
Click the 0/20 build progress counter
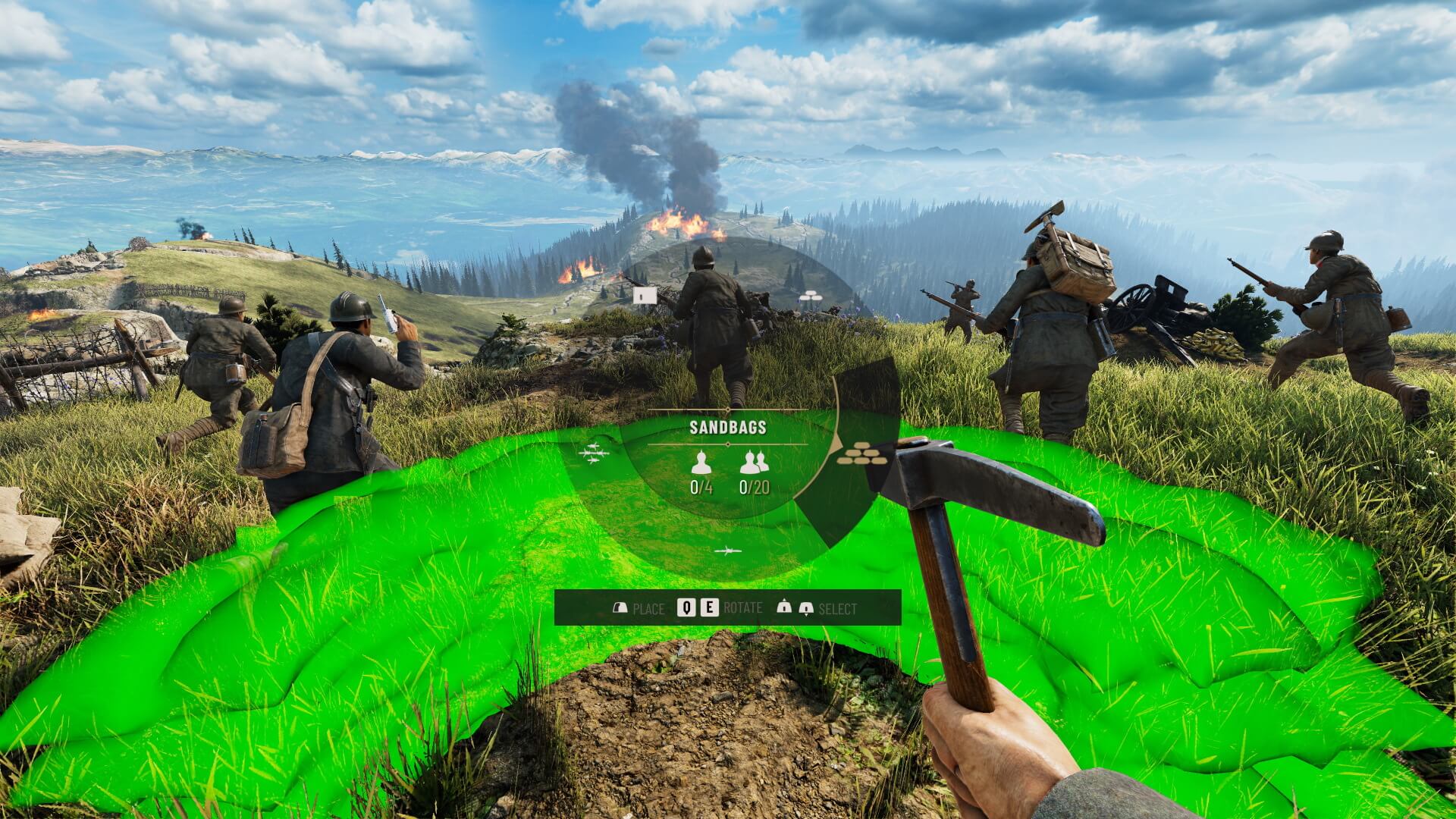coord(755,487)
